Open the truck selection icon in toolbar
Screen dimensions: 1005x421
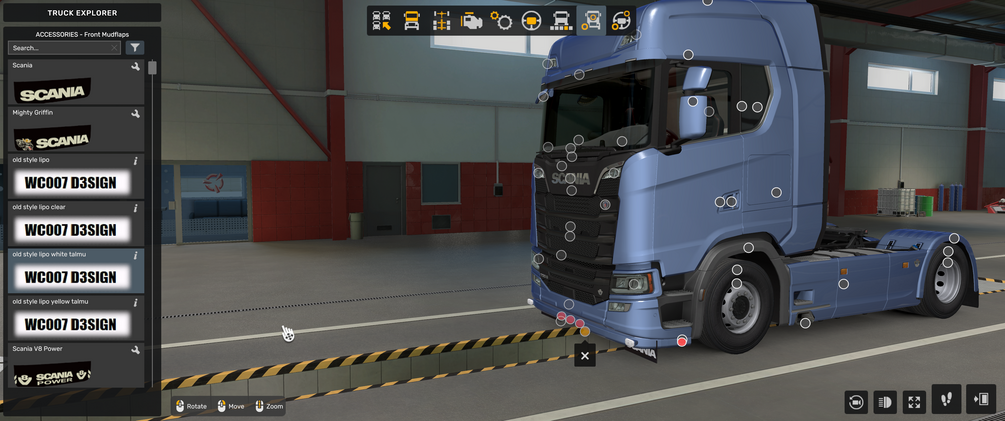(x=381, y=21)
